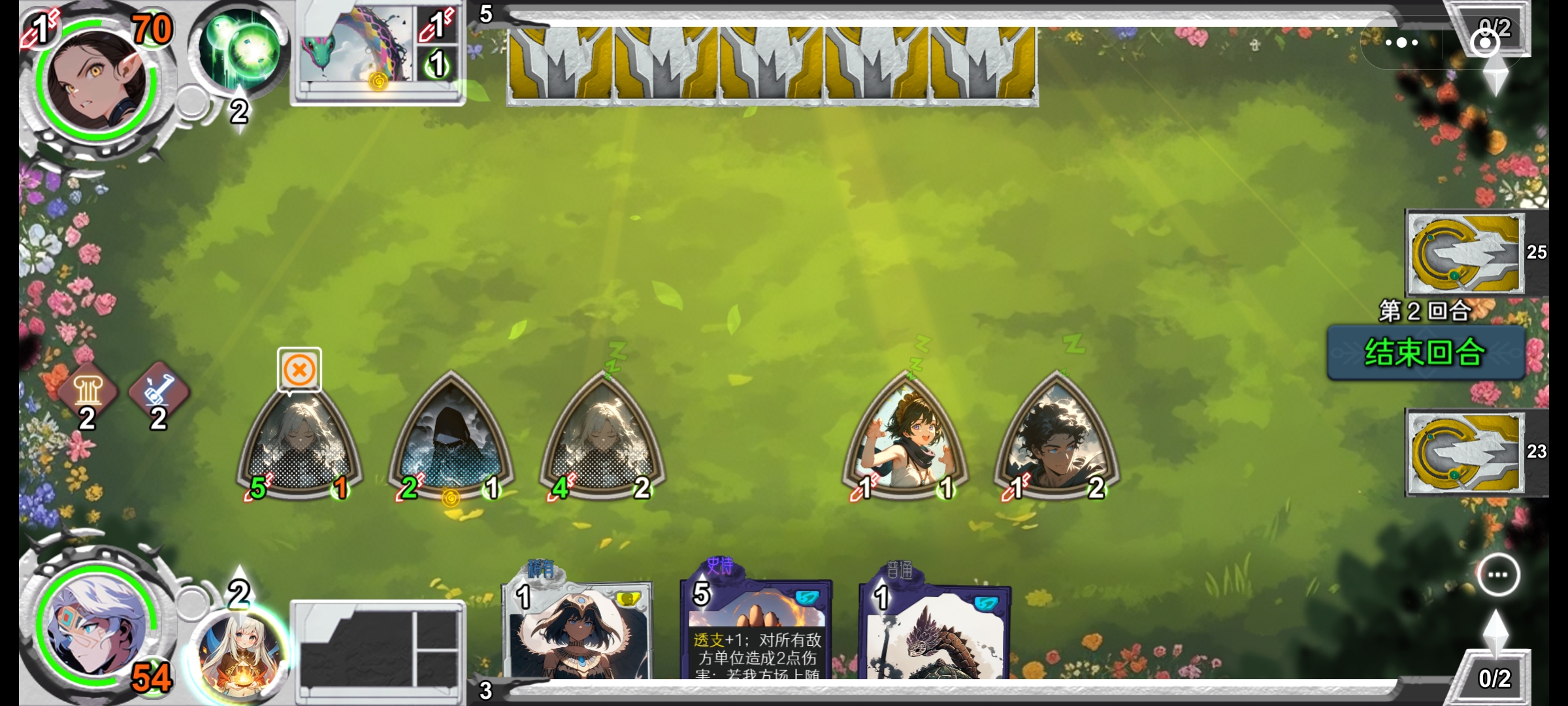Close the mini-program with the target button
1568x706 pixels.
[1484, 43]
